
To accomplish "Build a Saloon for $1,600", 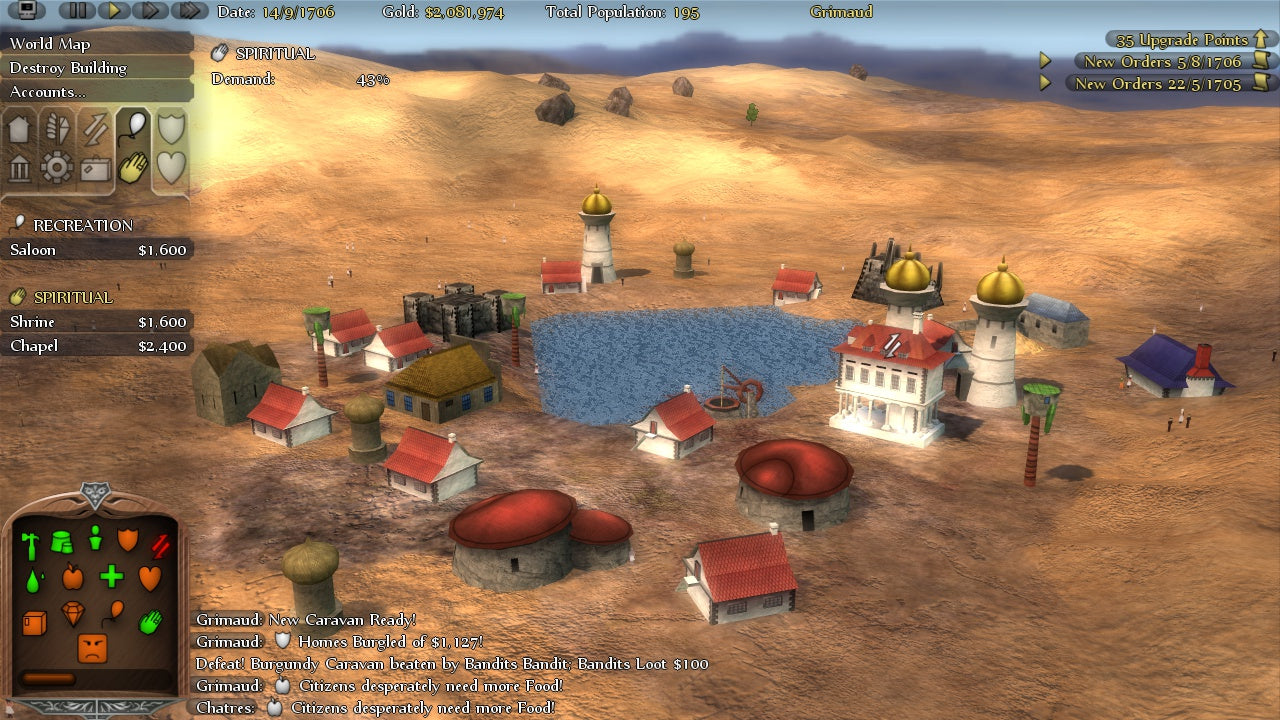I will (97, 250).
